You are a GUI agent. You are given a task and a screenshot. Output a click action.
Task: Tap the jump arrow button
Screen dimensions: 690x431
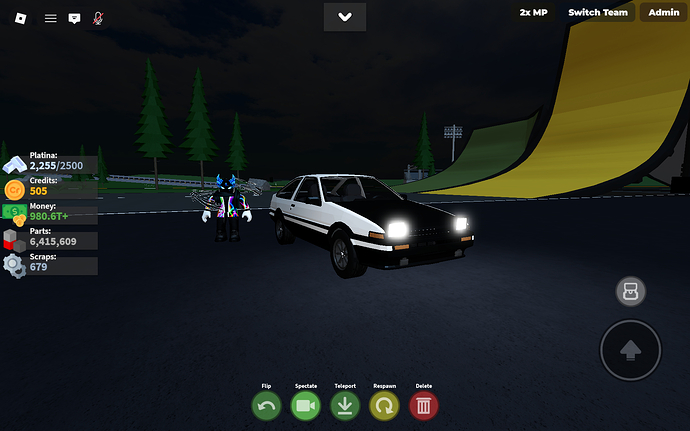pyautogui.click(x=630, y=350)
